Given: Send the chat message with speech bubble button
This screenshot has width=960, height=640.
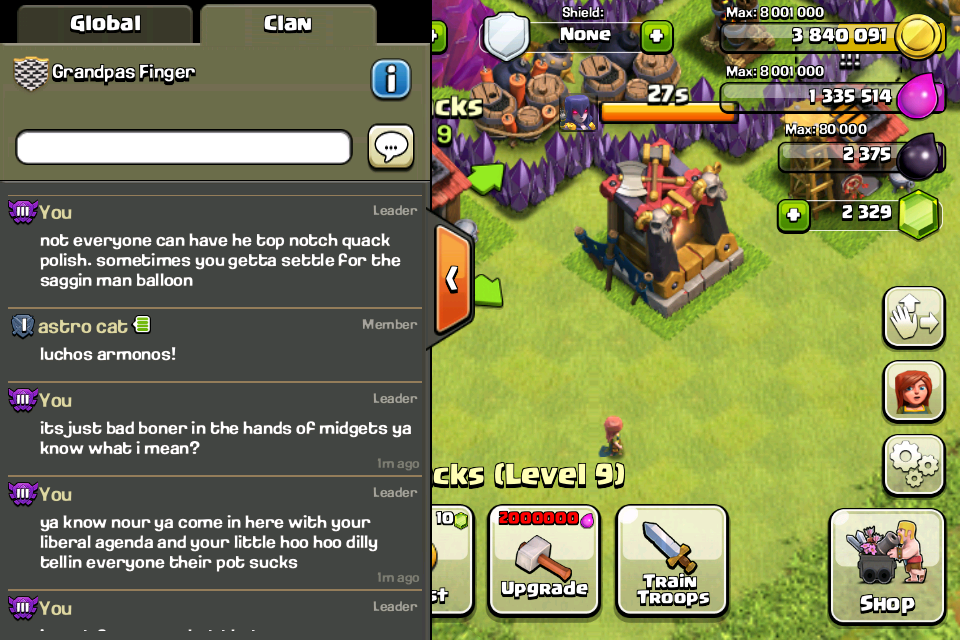Looking at the screenshot, I should click(391, 148).
